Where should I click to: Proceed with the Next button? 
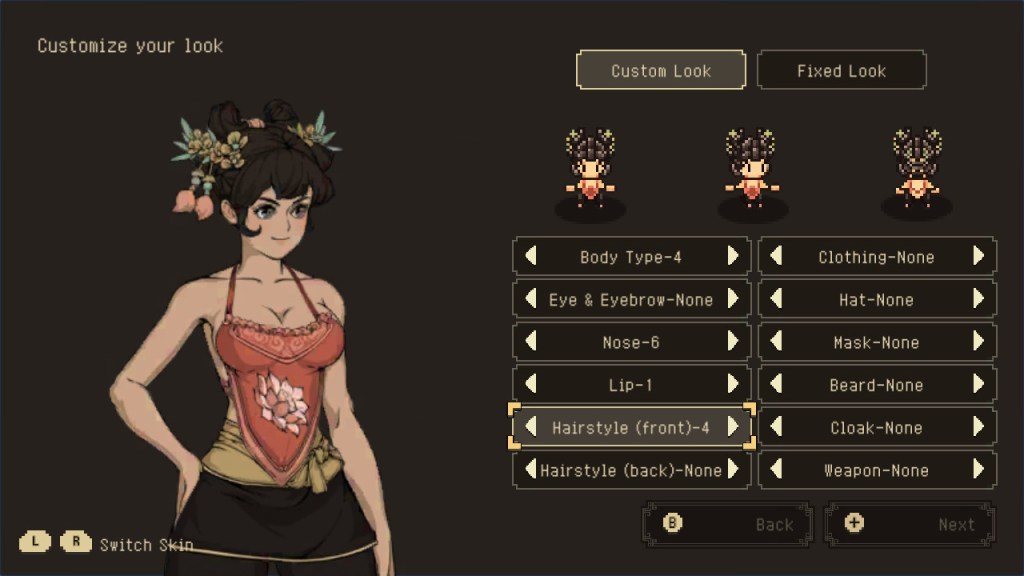tap(909, 524)
